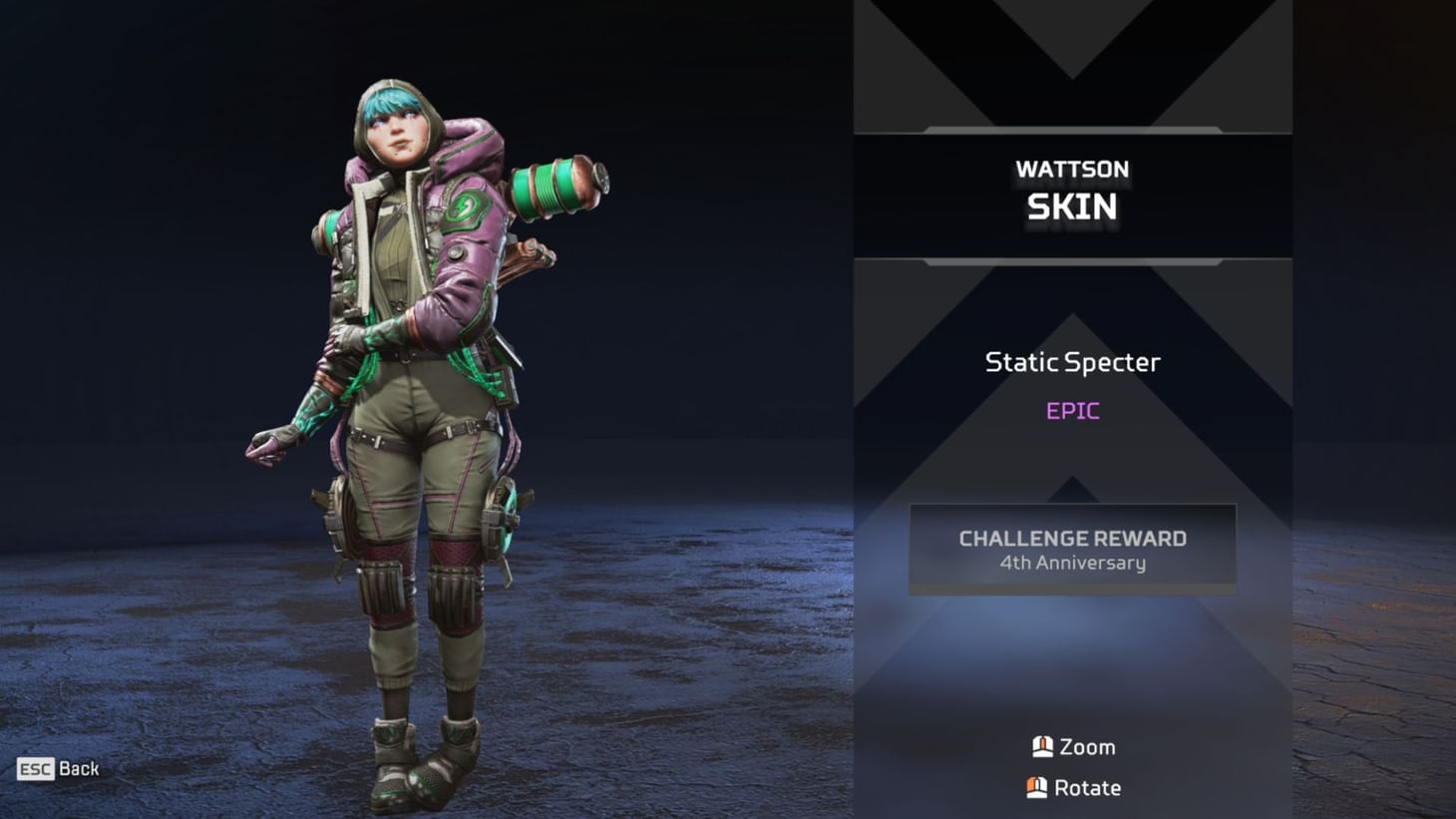The height and width of the screenshot is (819, 1456).
Task: Click the right mouse button icon beside Rotate
Action: (1036, 788)
